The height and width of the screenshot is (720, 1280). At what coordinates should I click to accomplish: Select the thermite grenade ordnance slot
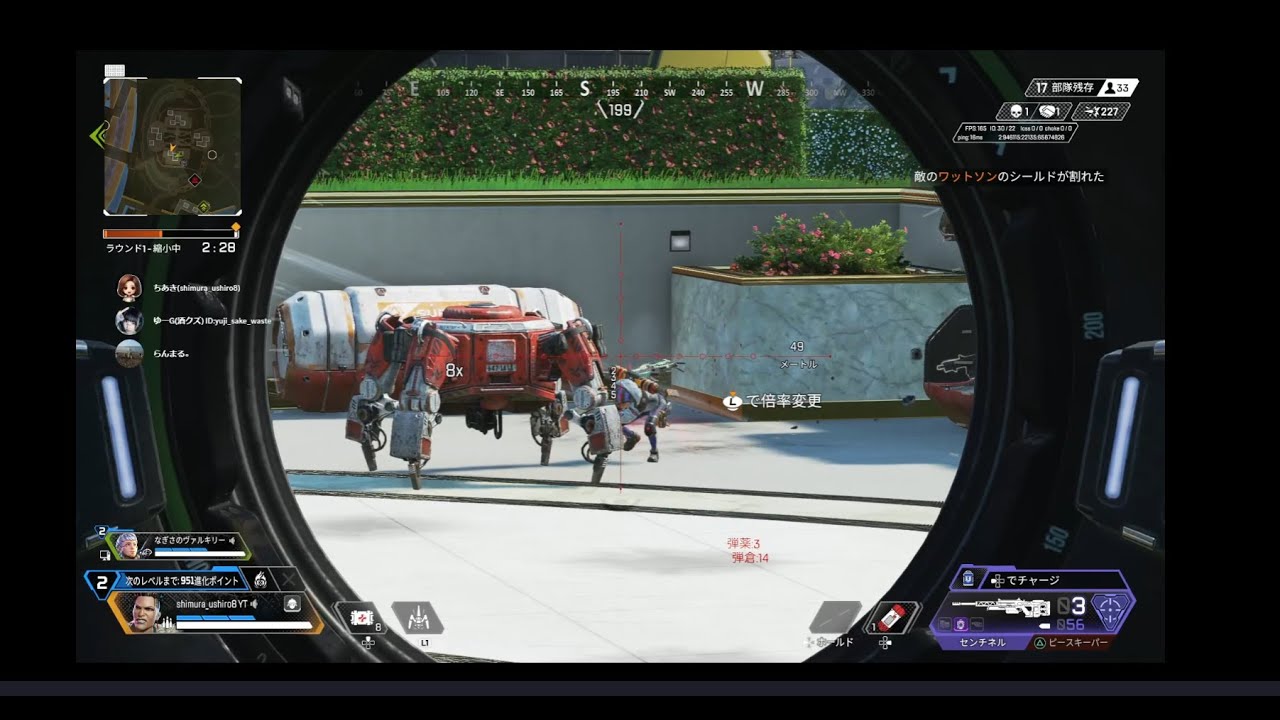tap(890, 617)
